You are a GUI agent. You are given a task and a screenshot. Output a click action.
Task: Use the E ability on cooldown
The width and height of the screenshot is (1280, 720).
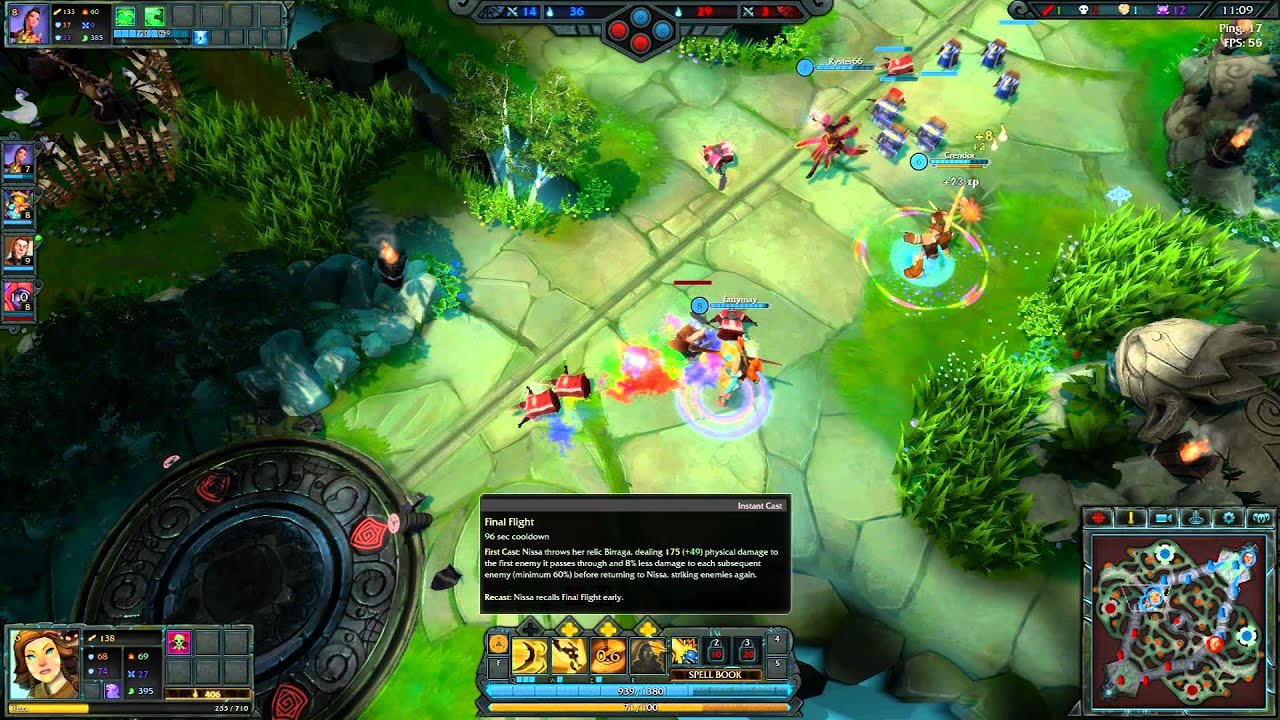click(x=609, y=655)
